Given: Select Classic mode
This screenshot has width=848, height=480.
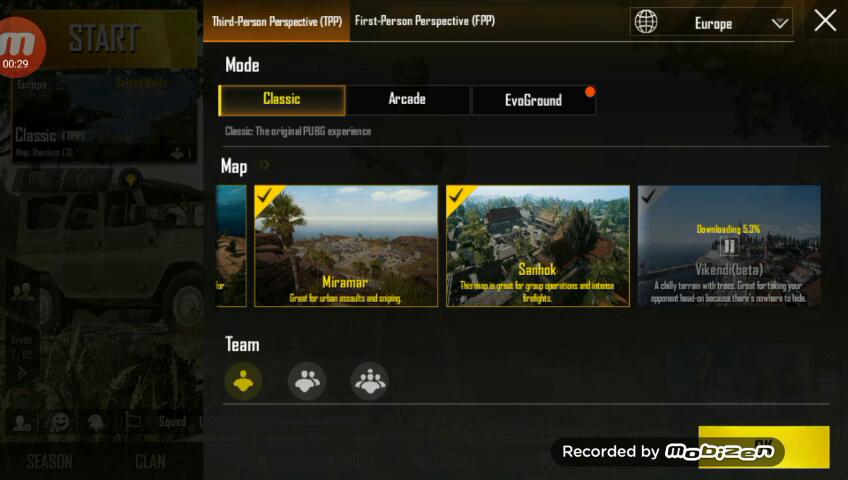Looking at the screenshot, I should [282, 100].
